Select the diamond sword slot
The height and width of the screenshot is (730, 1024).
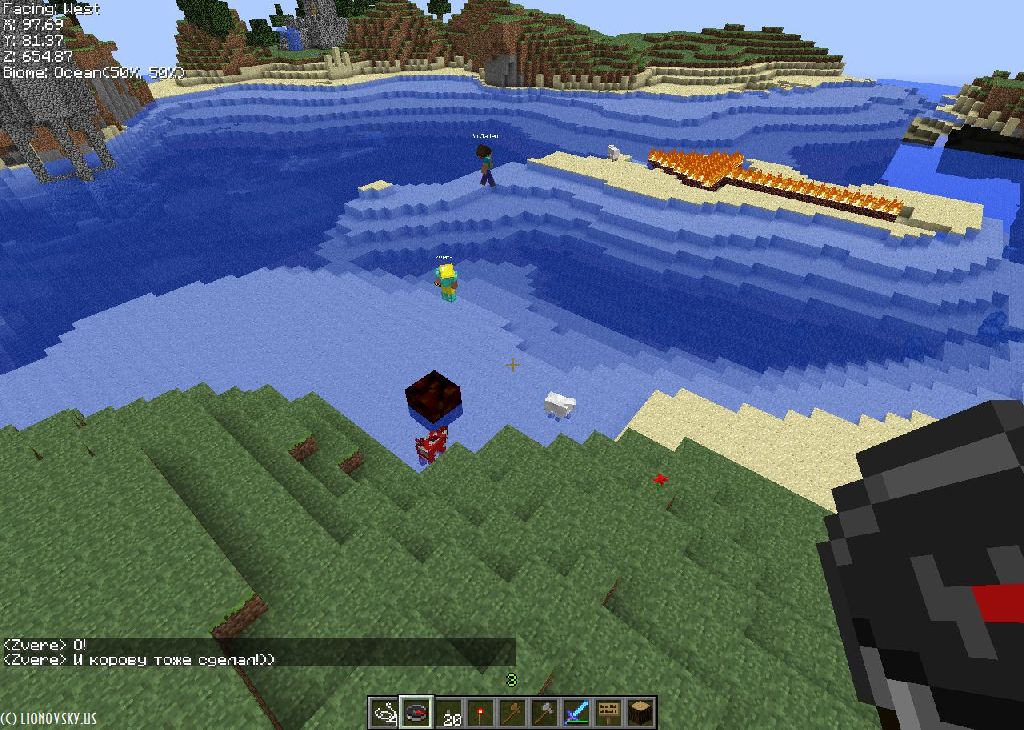[x=576, y=713]
